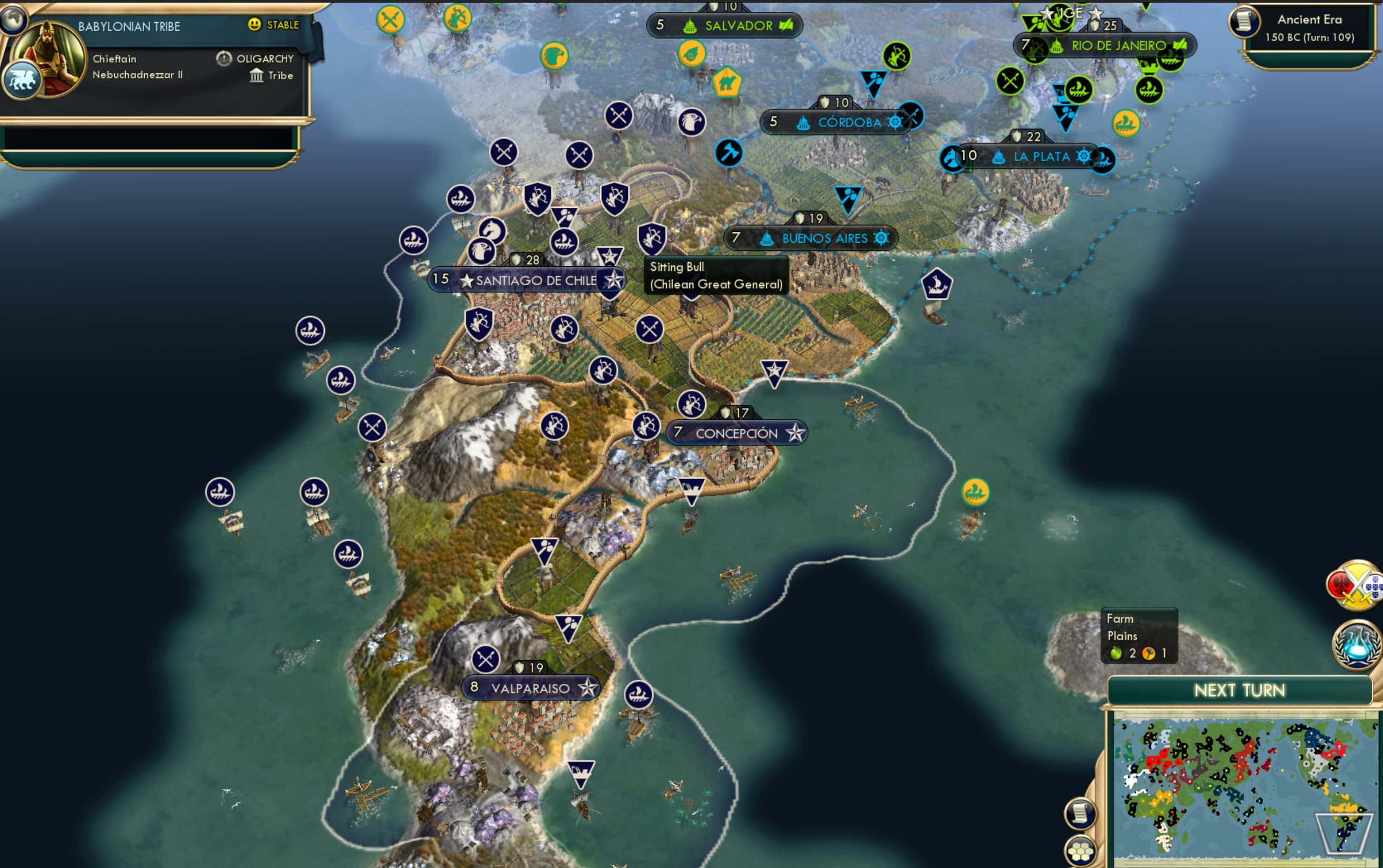Choose the Rio de Janeiro city banner
This screenshot has height=868, width=1383.
coord(1118,46)
